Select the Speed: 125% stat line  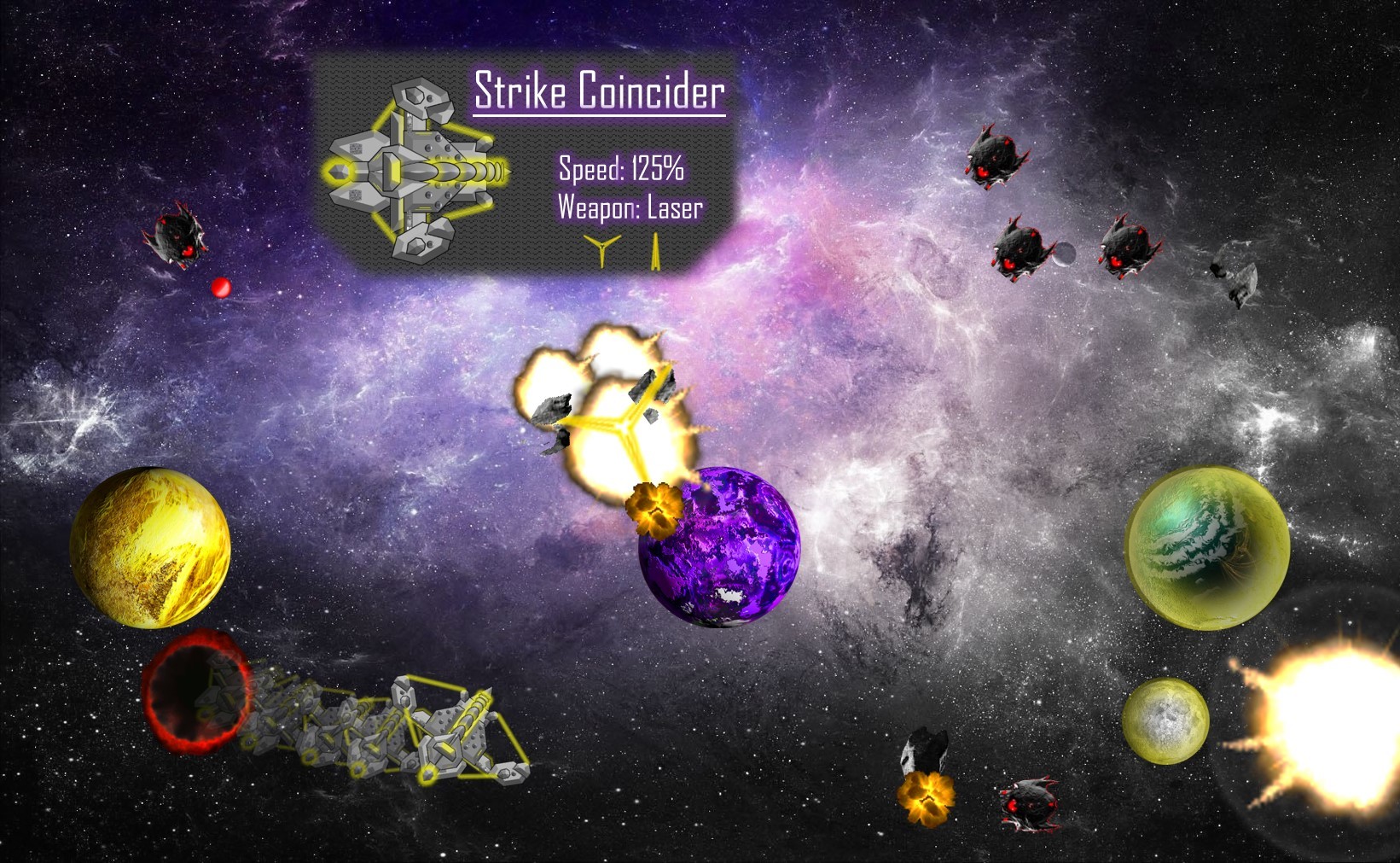[622, 170]
